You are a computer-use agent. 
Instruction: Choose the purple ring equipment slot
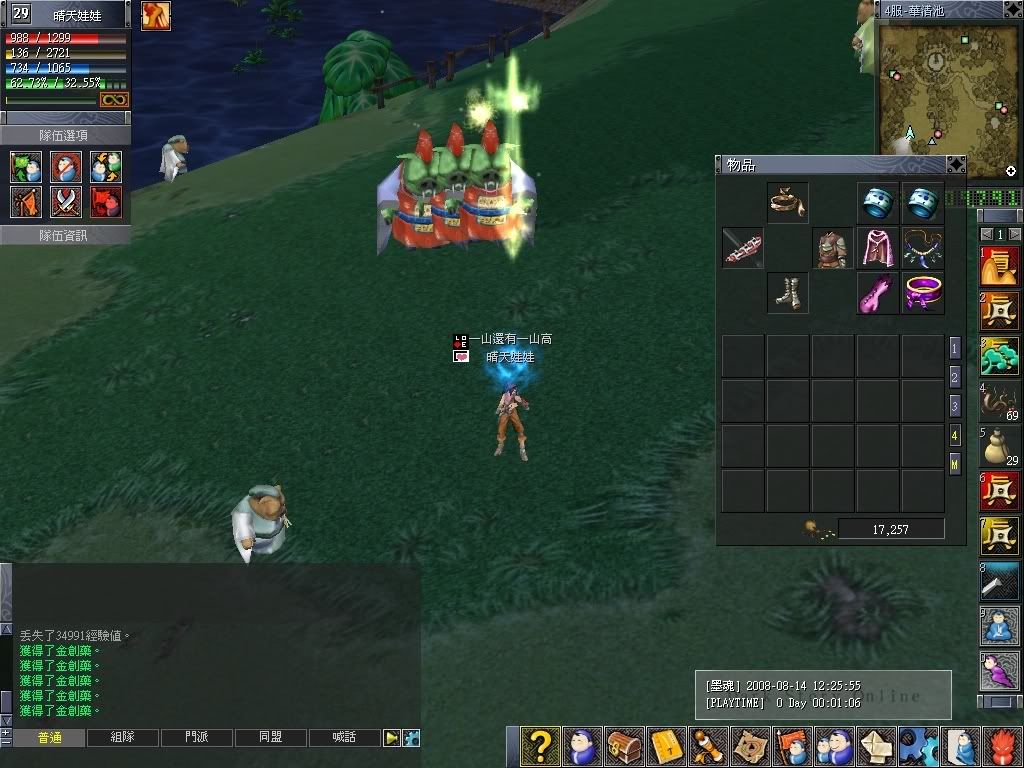[x=923, y=293]
